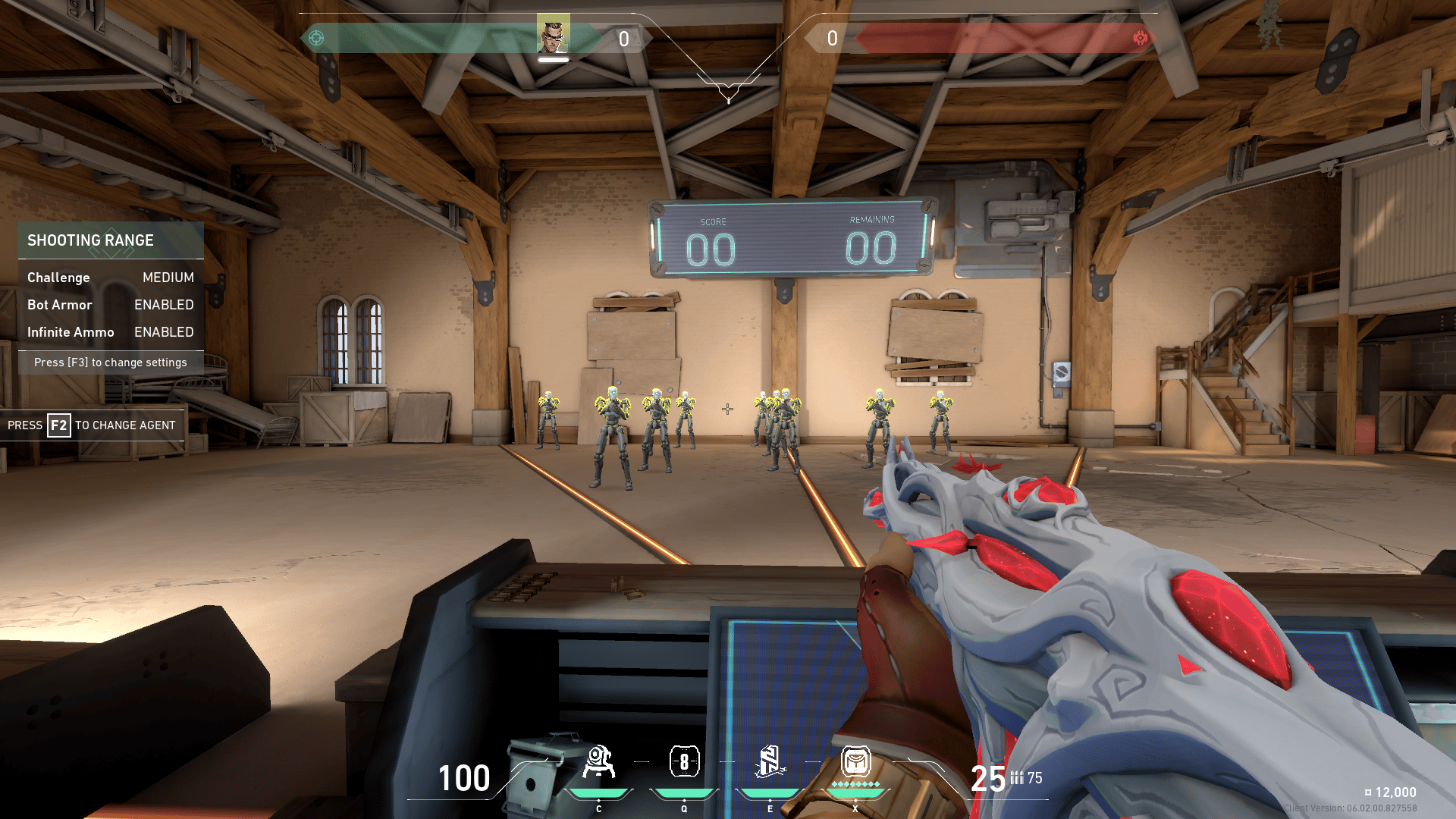Select the Q ability icon showing the 8
Viewport: 1456px width, 819px height.
[x=683, y=763]
